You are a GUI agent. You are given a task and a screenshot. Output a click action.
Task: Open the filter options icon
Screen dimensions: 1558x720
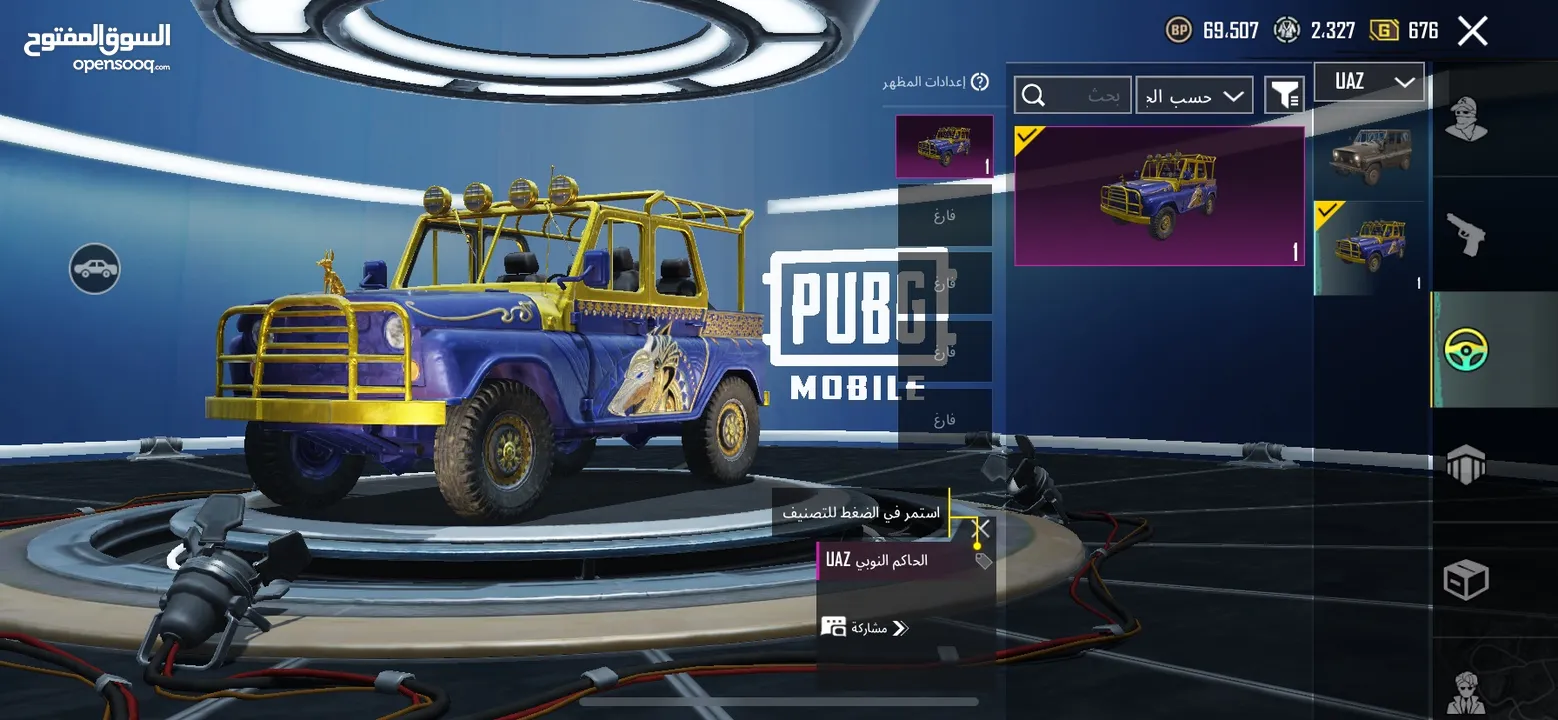(1284, 96)
